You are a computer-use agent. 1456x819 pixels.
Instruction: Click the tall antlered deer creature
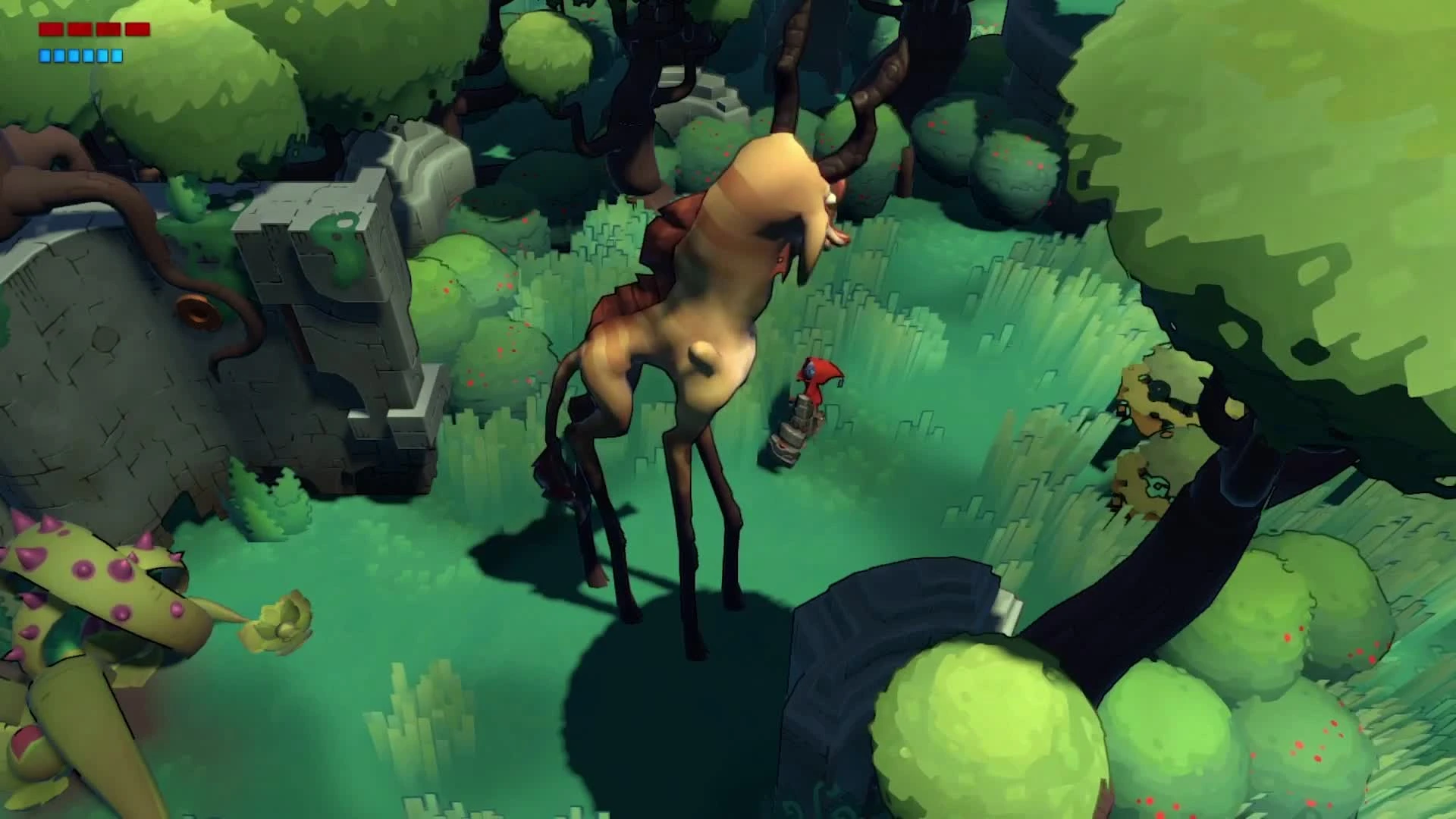click(x=682, y=341)
